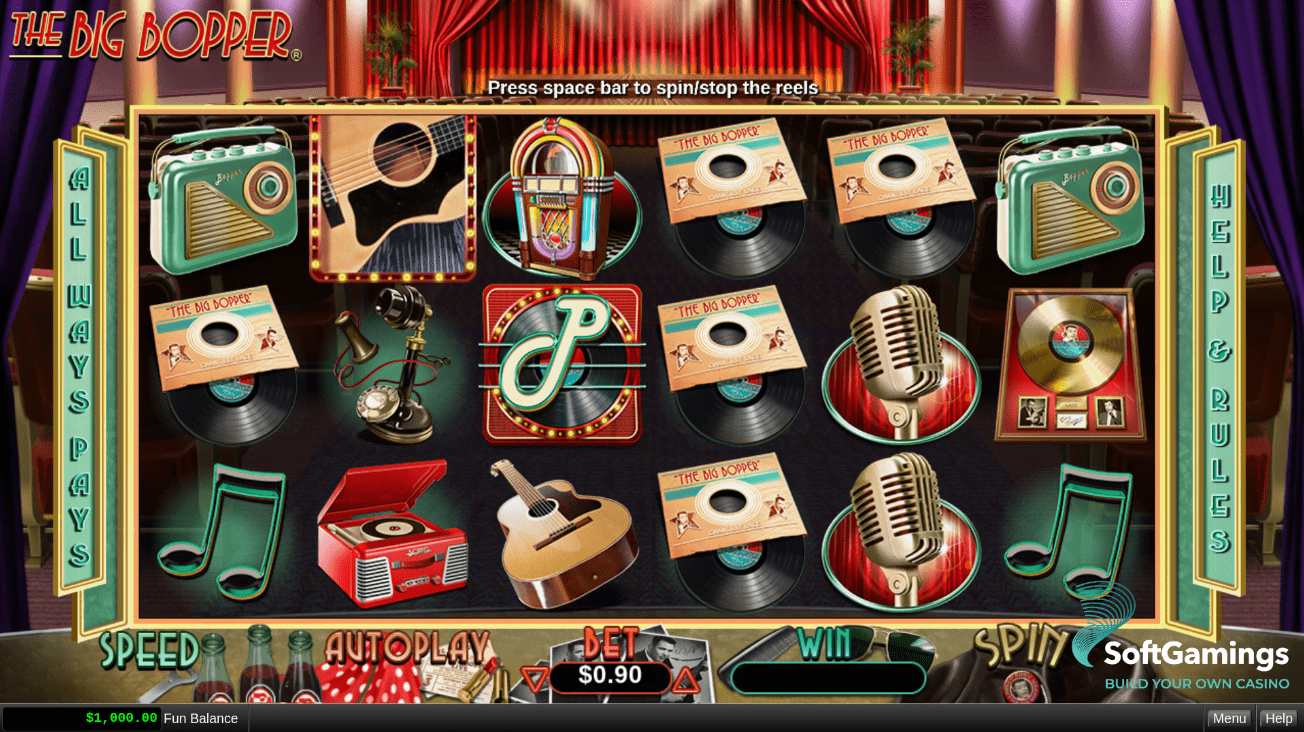The image size is (1304, 732).
Task: Open the Help & Rules panel
Action: click(1219, 368)
